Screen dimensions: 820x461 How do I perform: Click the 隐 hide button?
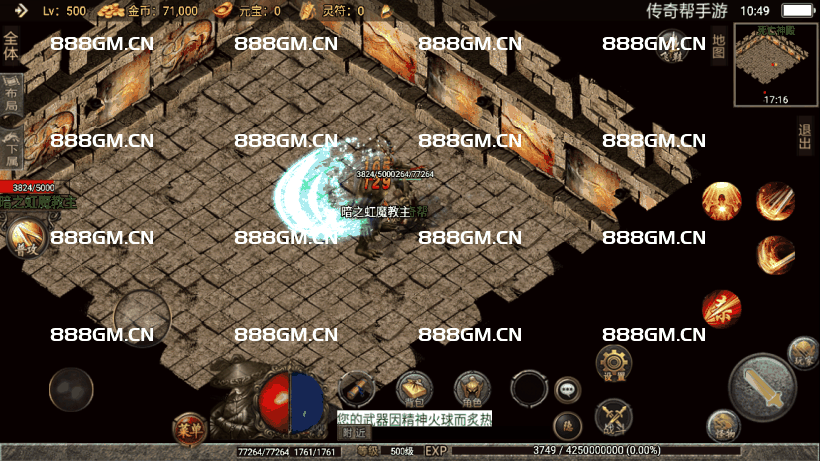(567, 425)
